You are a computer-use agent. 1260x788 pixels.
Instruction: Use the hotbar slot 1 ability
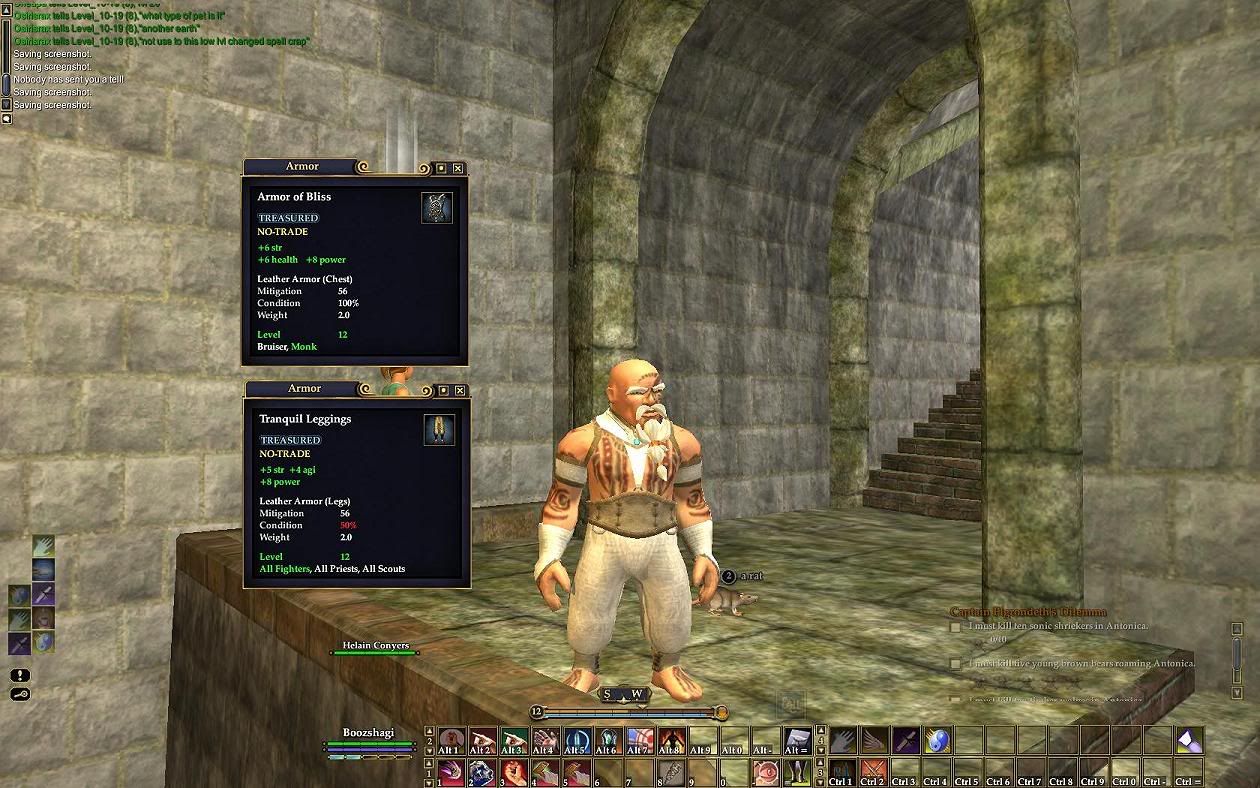click(x=450, y=773)
